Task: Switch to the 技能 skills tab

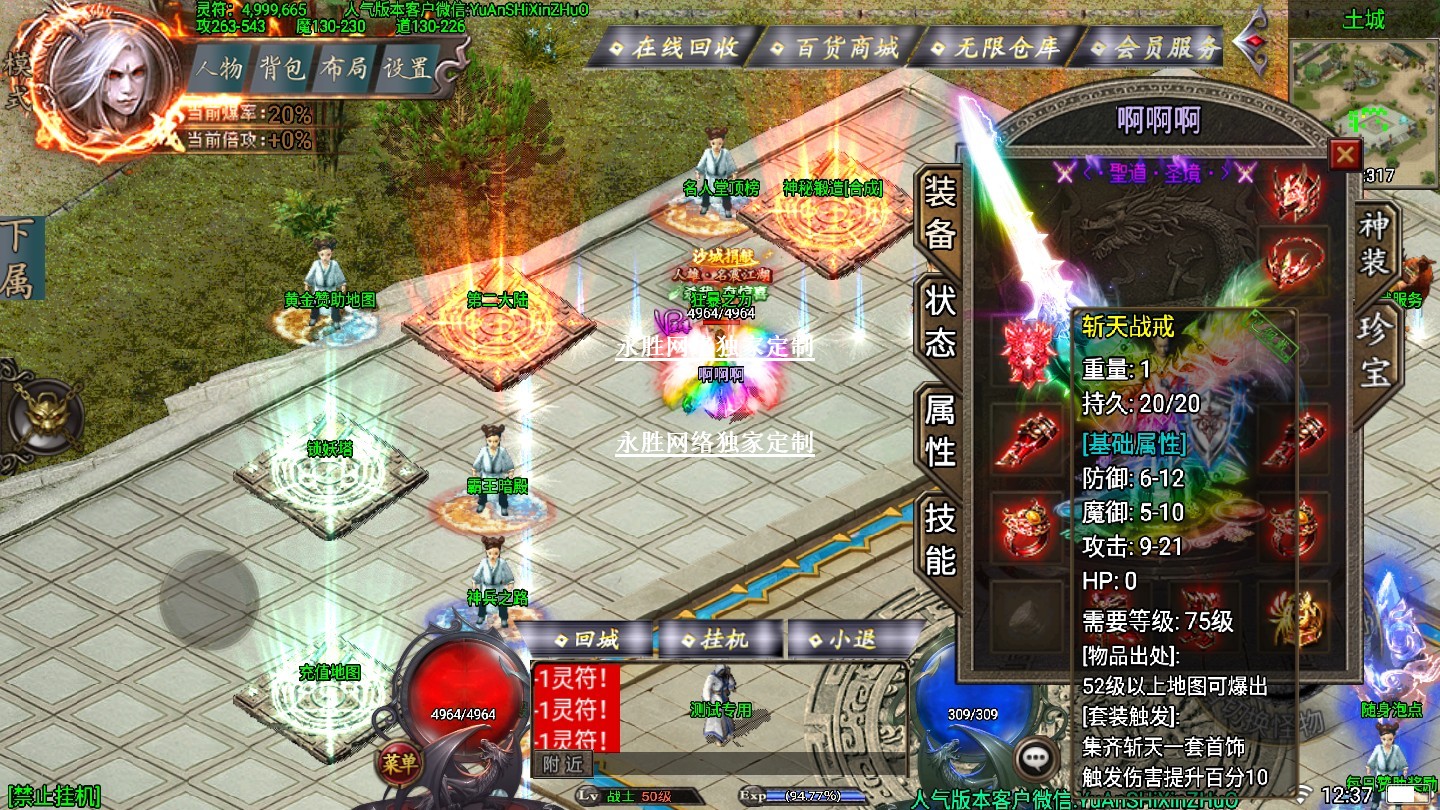Action: click(x=940, y=538)
